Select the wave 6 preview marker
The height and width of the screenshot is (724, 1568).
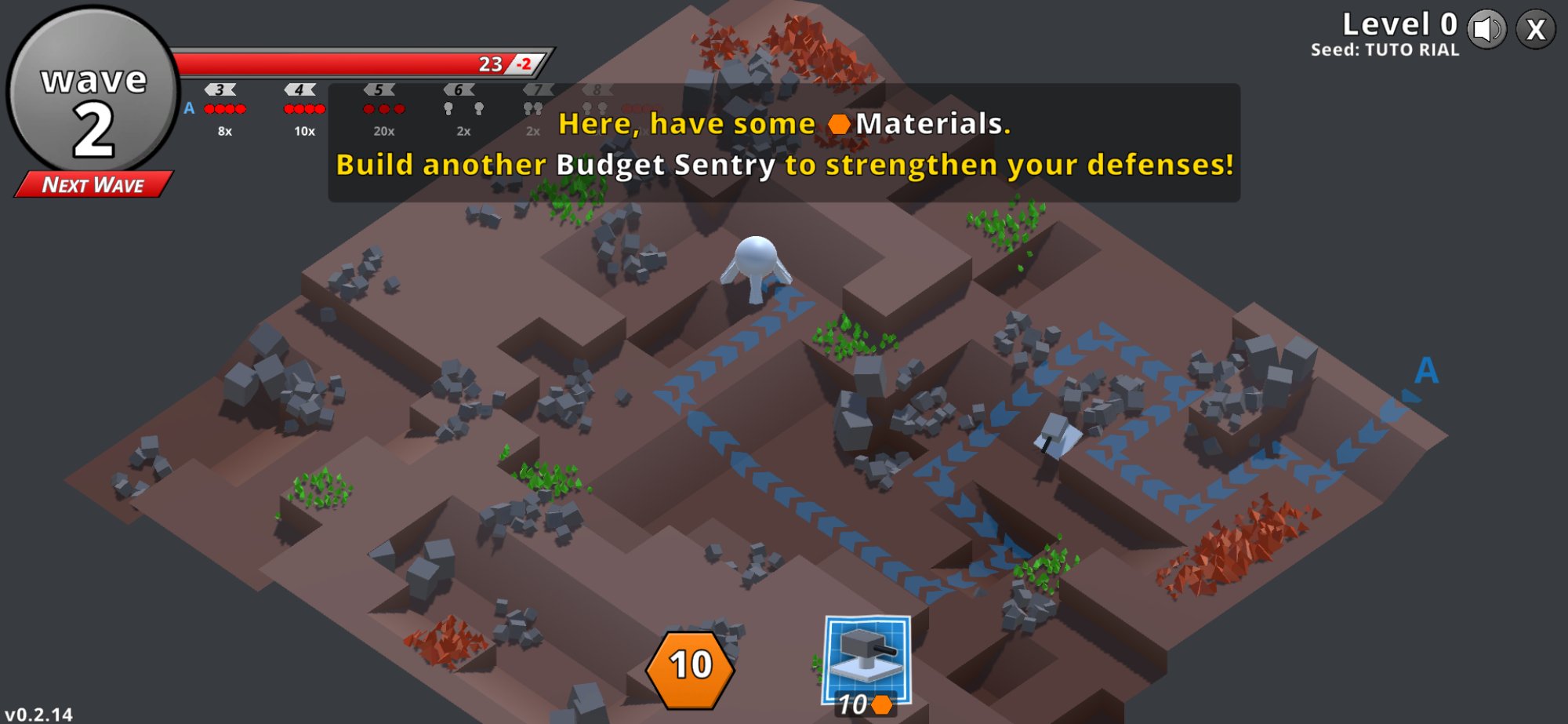coord(459,90)
